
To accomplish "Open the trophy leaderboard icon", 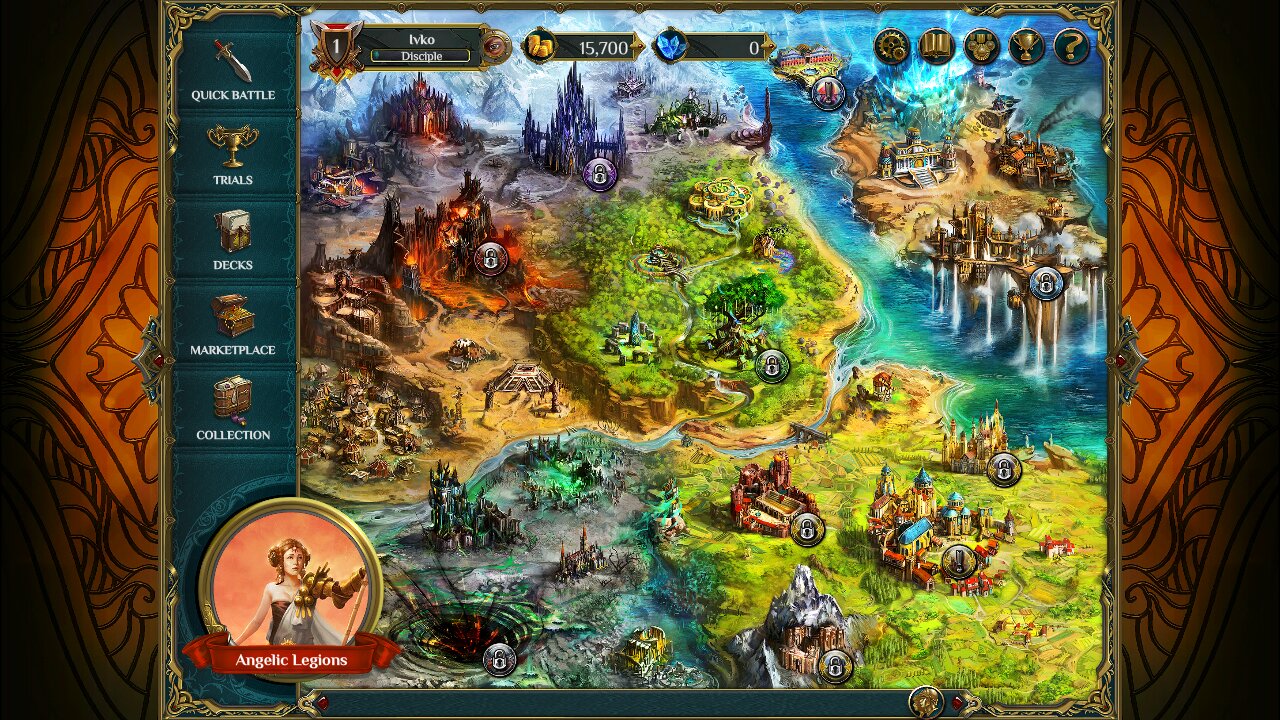I will click(x=1027, y=46).
